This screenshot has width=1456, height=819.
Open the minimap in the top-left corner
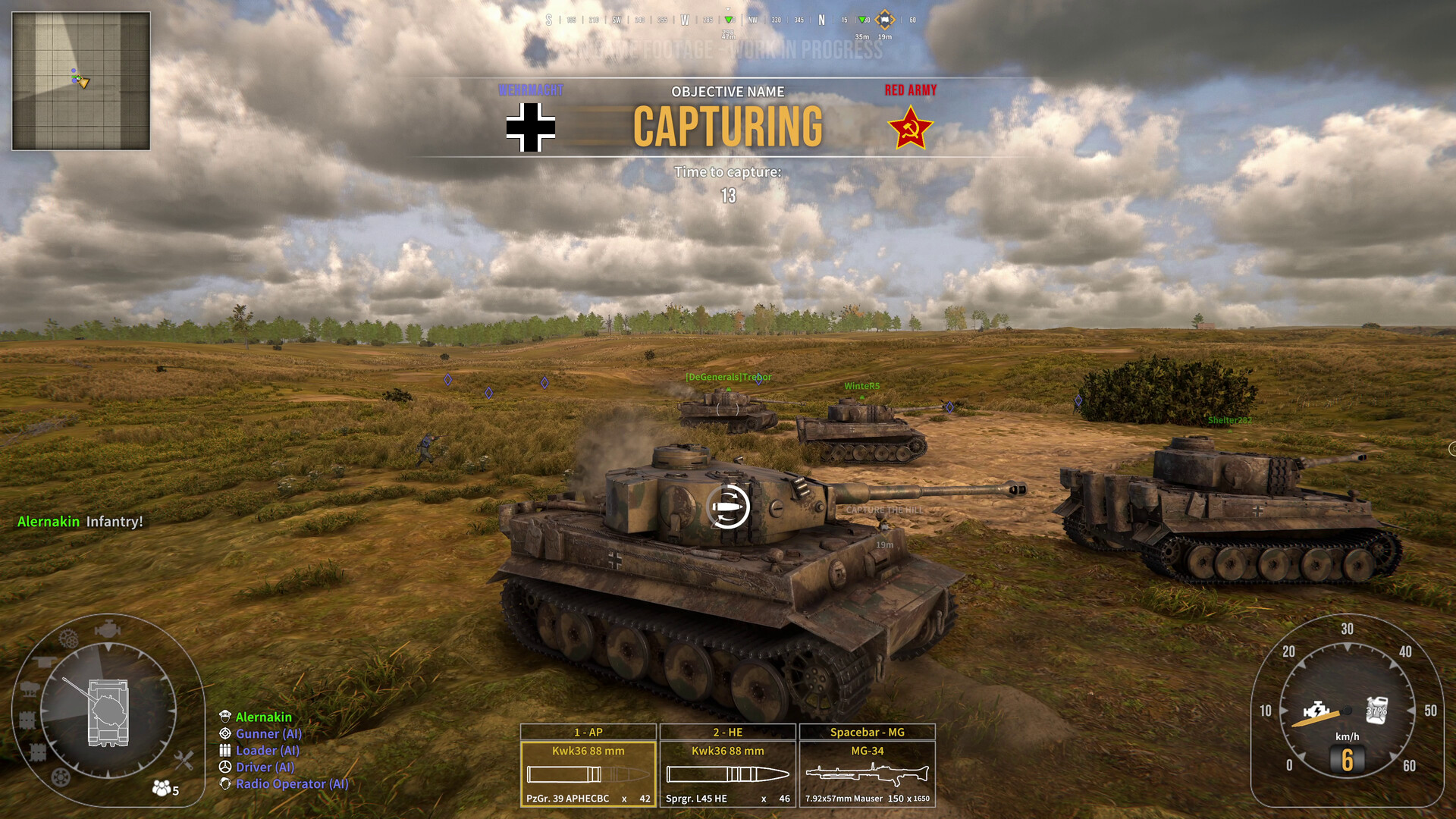80,79
